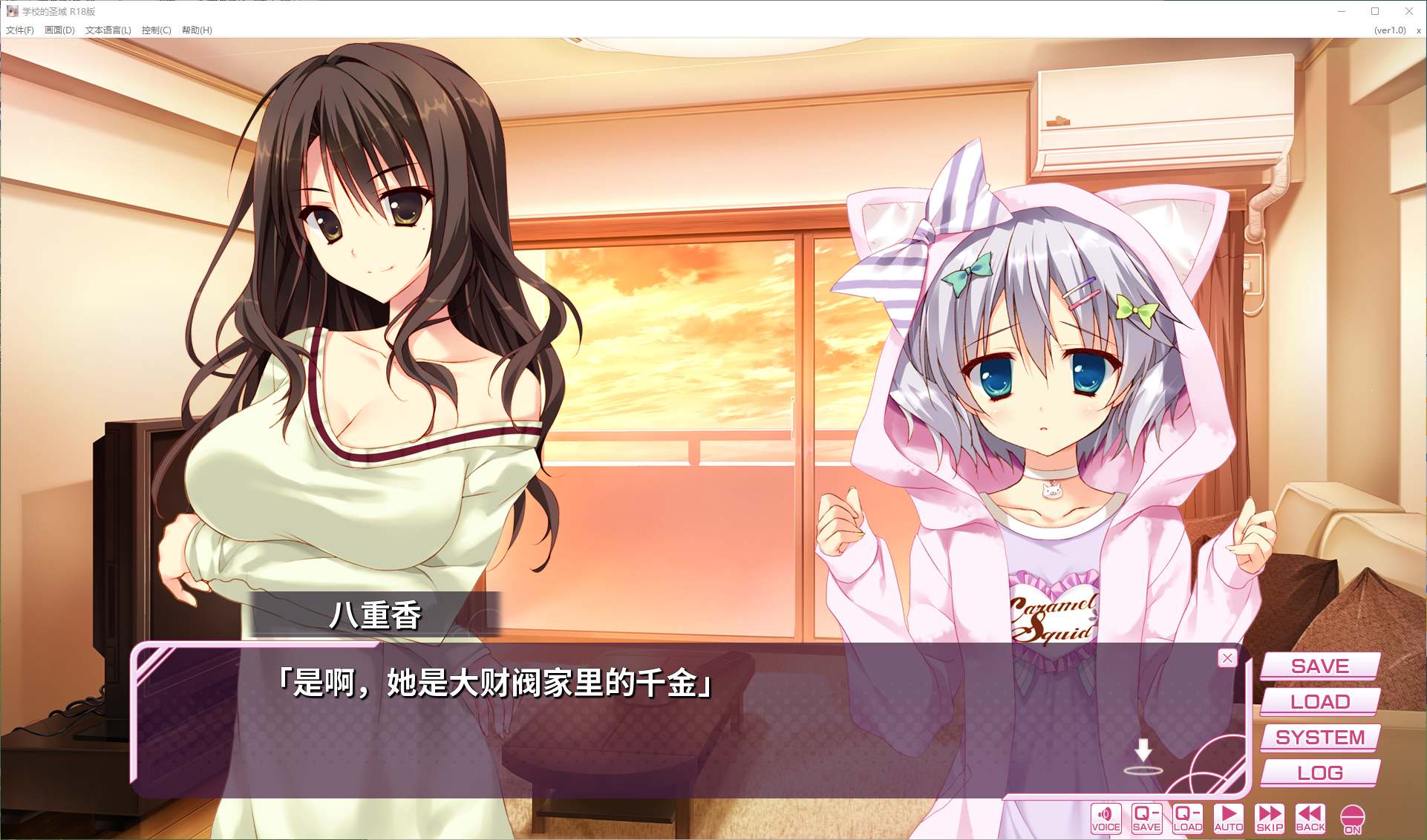Open the SYSTEM settings
Viewport: 1427px width, 840px height.
point(1319,737)
